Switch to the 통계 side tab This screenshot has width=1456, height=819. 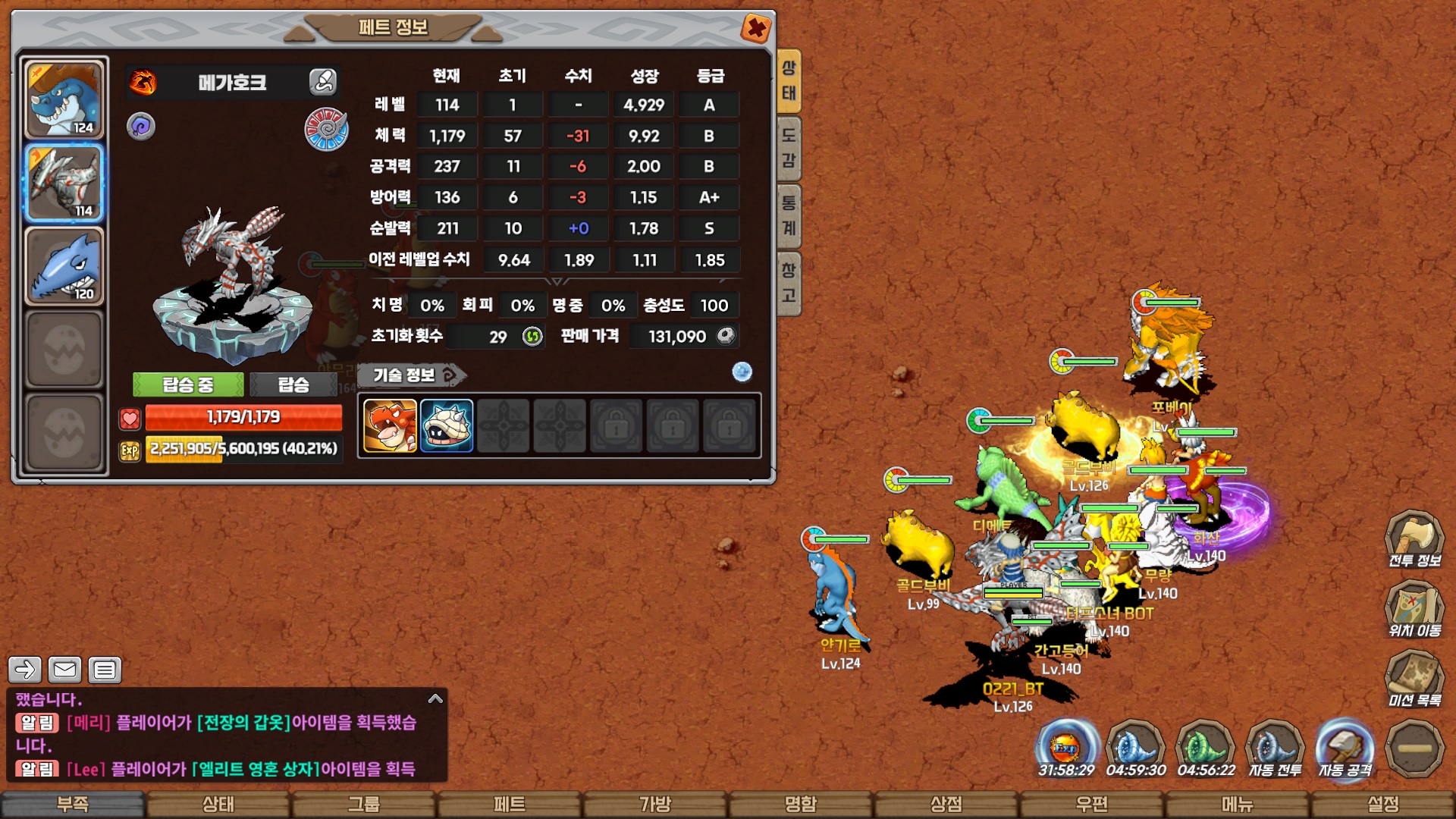(789, 215)
